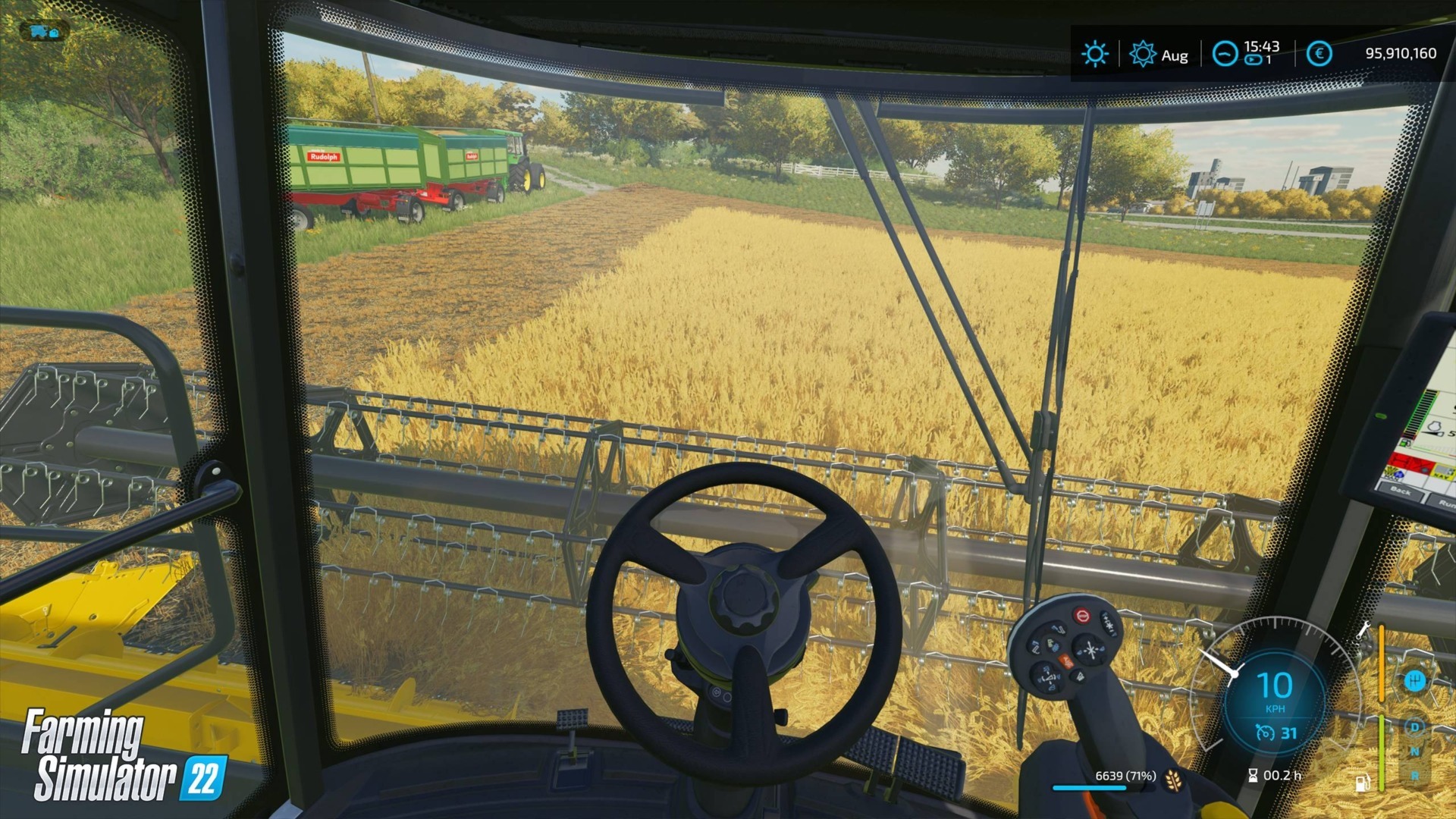The height and width of the screenshot is (819, 1456).
Task: Click the euro currency coin icon
Action: pos(1319,53)
